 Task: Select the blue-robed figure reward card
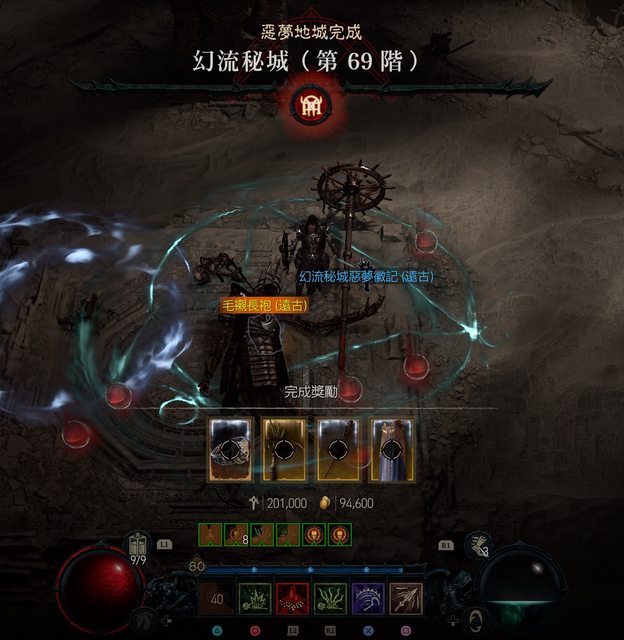tap(393, 449)
